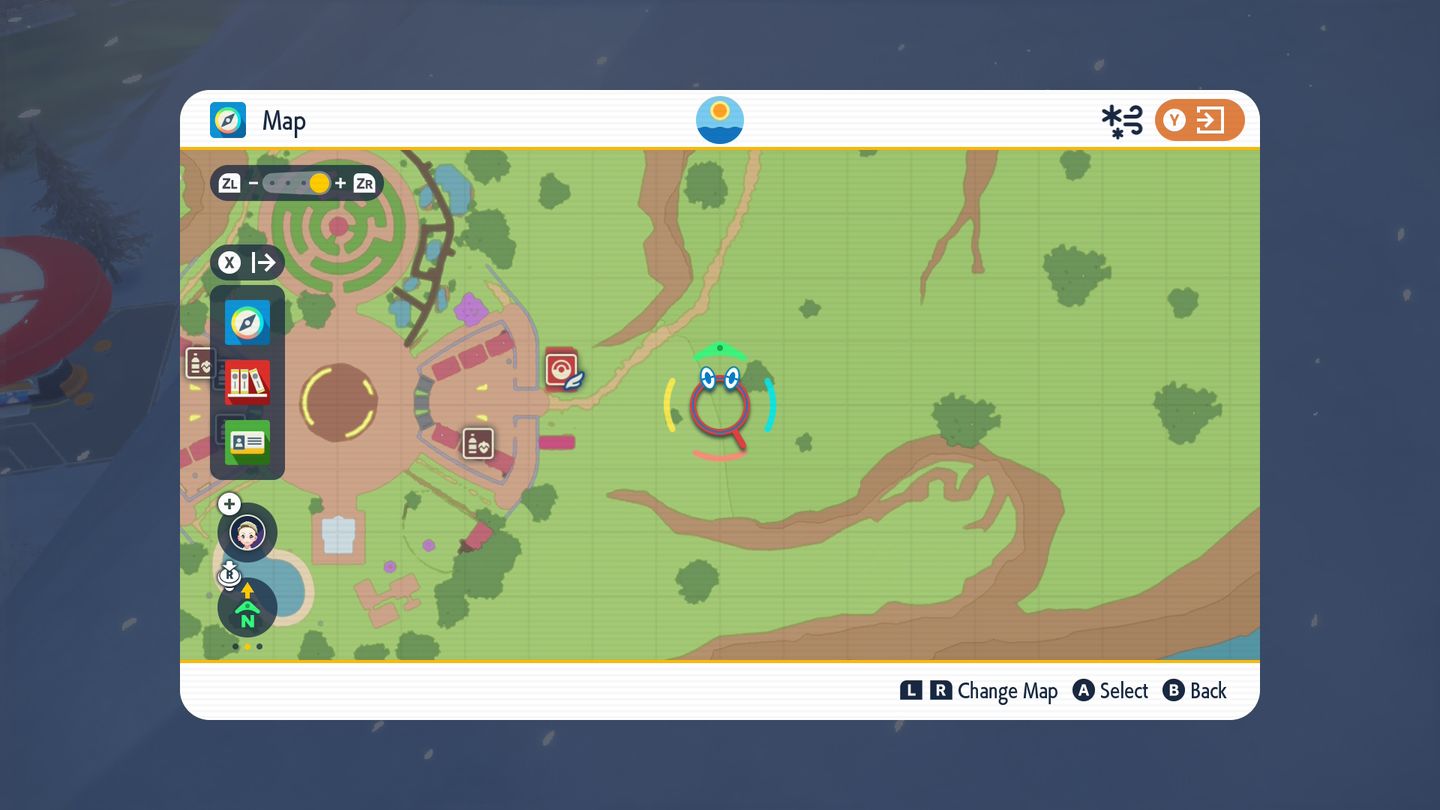Screen dimensions: 1440x810
Task: Open the Pokédex bookshelf app
Action: click(x=247, y=382)
